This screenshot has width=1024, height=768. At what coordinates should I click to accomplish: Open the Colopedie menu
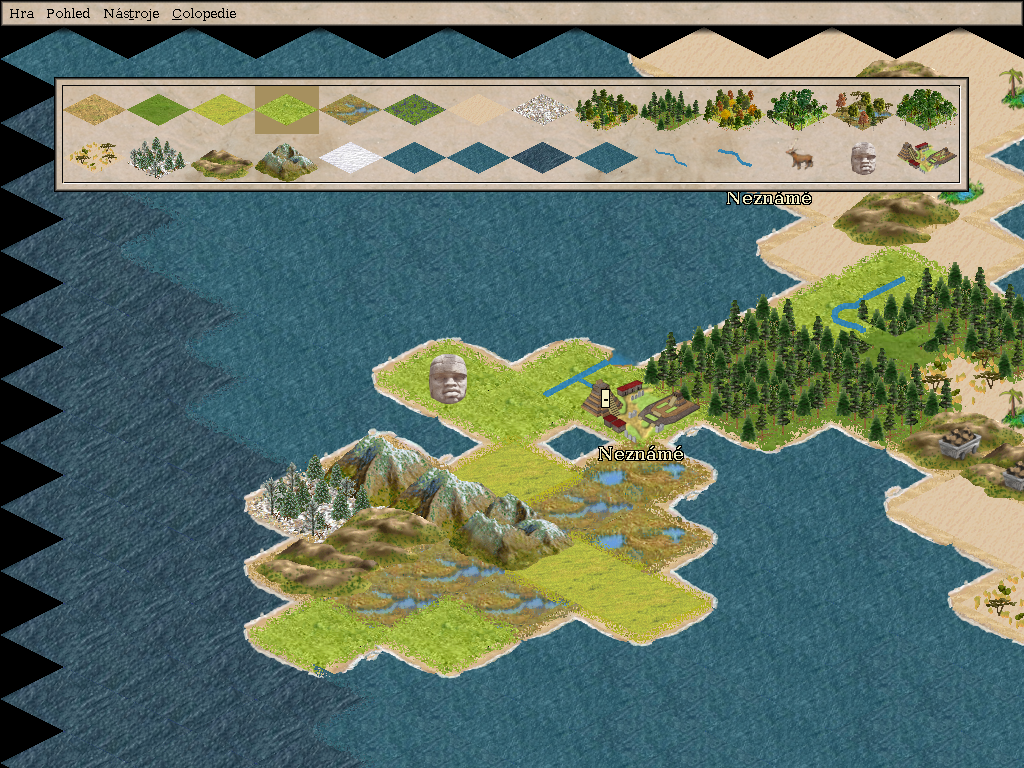(204, 14)
